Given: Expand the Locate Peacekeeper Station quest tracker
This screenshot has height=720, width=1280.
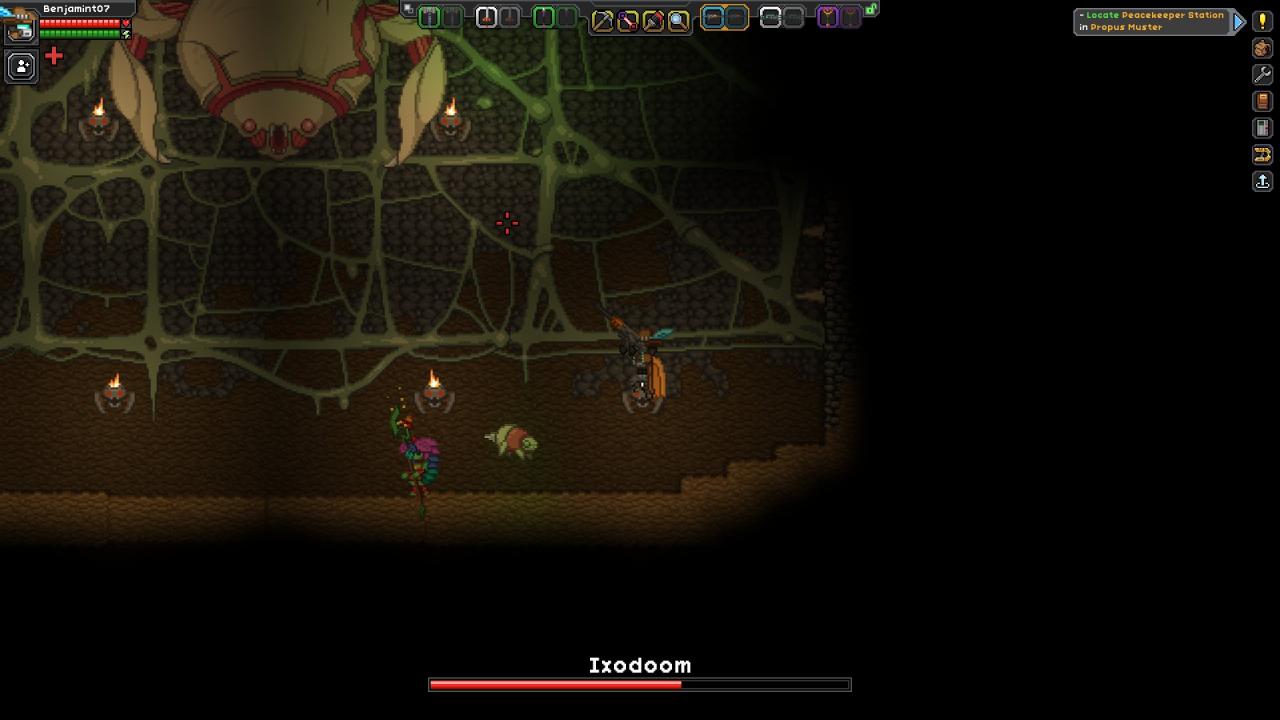Looking at the screenshot, I should (1240, 21).
